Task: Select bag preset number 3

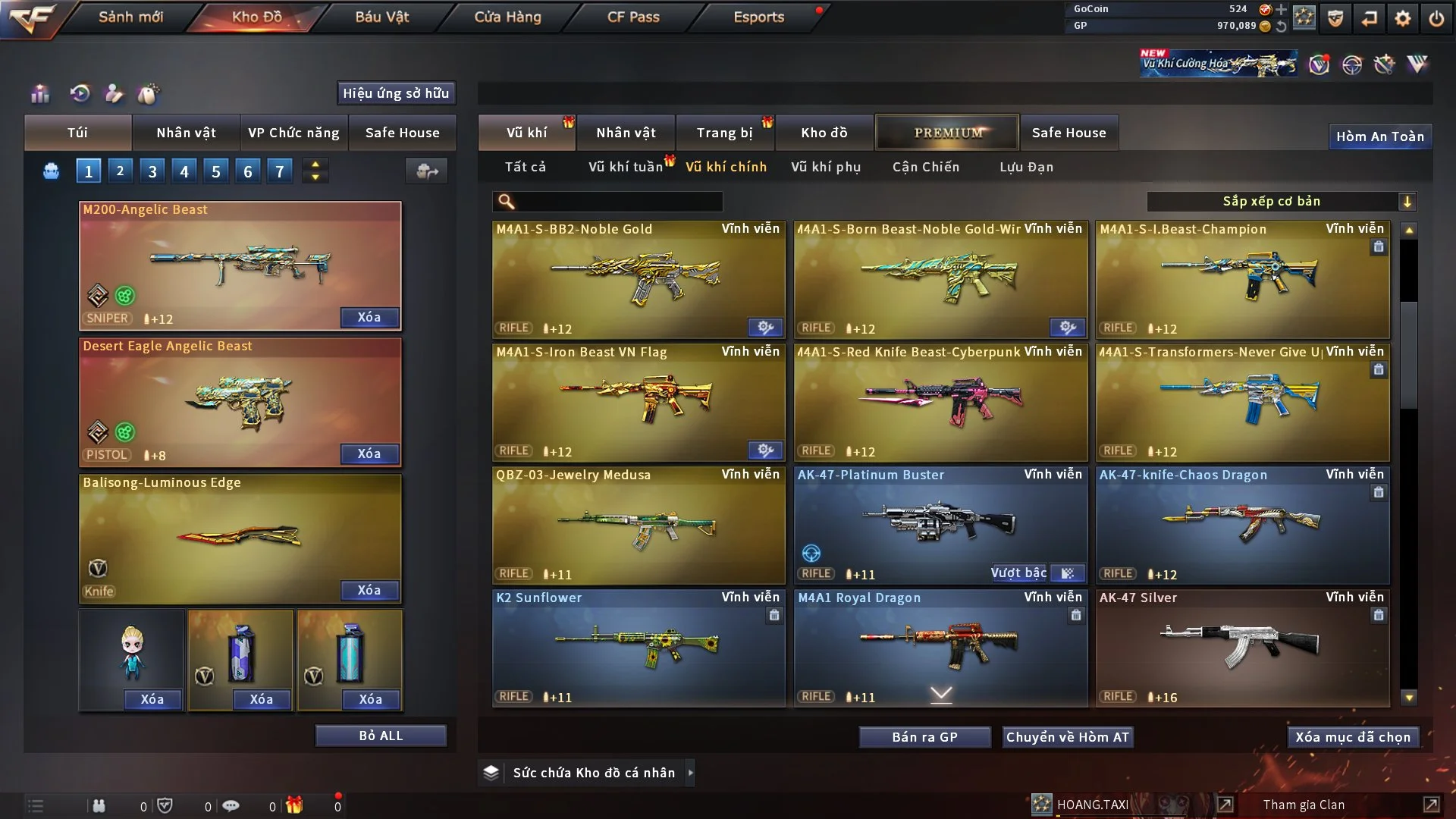Action: point(152,171)
